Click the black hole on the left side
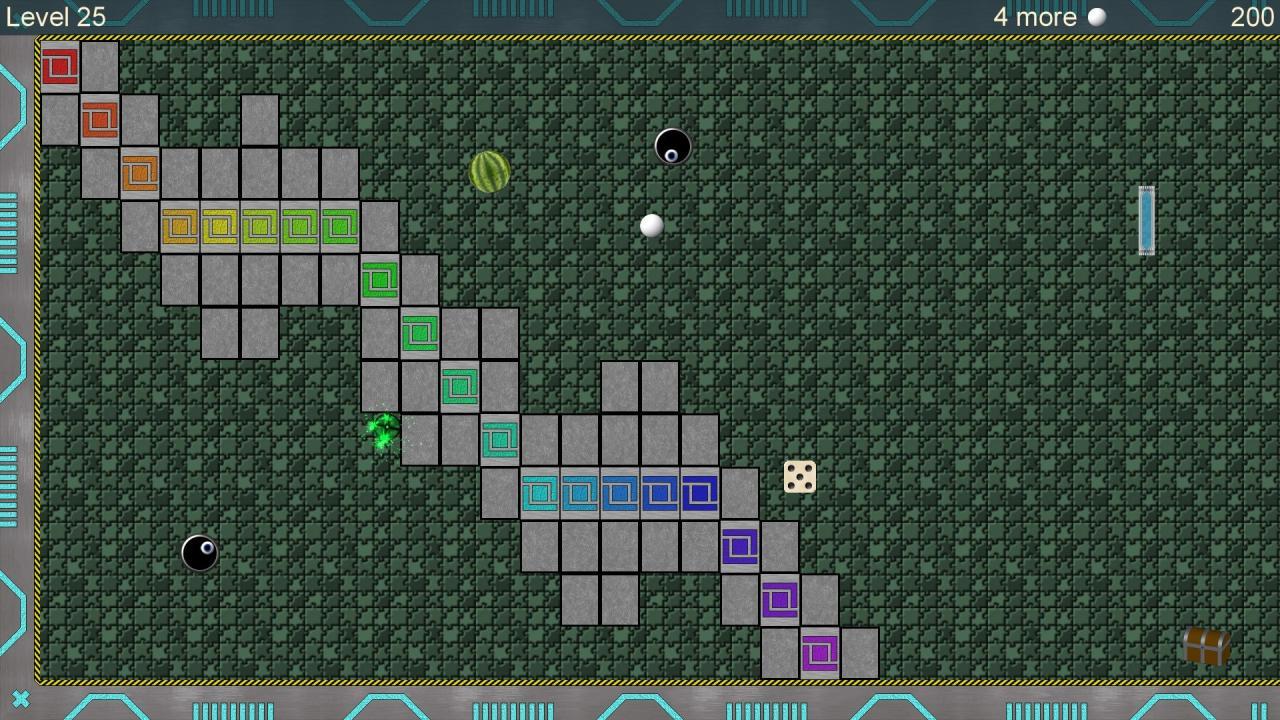The height and width of the screenshot is (720, 1280). 199,553
